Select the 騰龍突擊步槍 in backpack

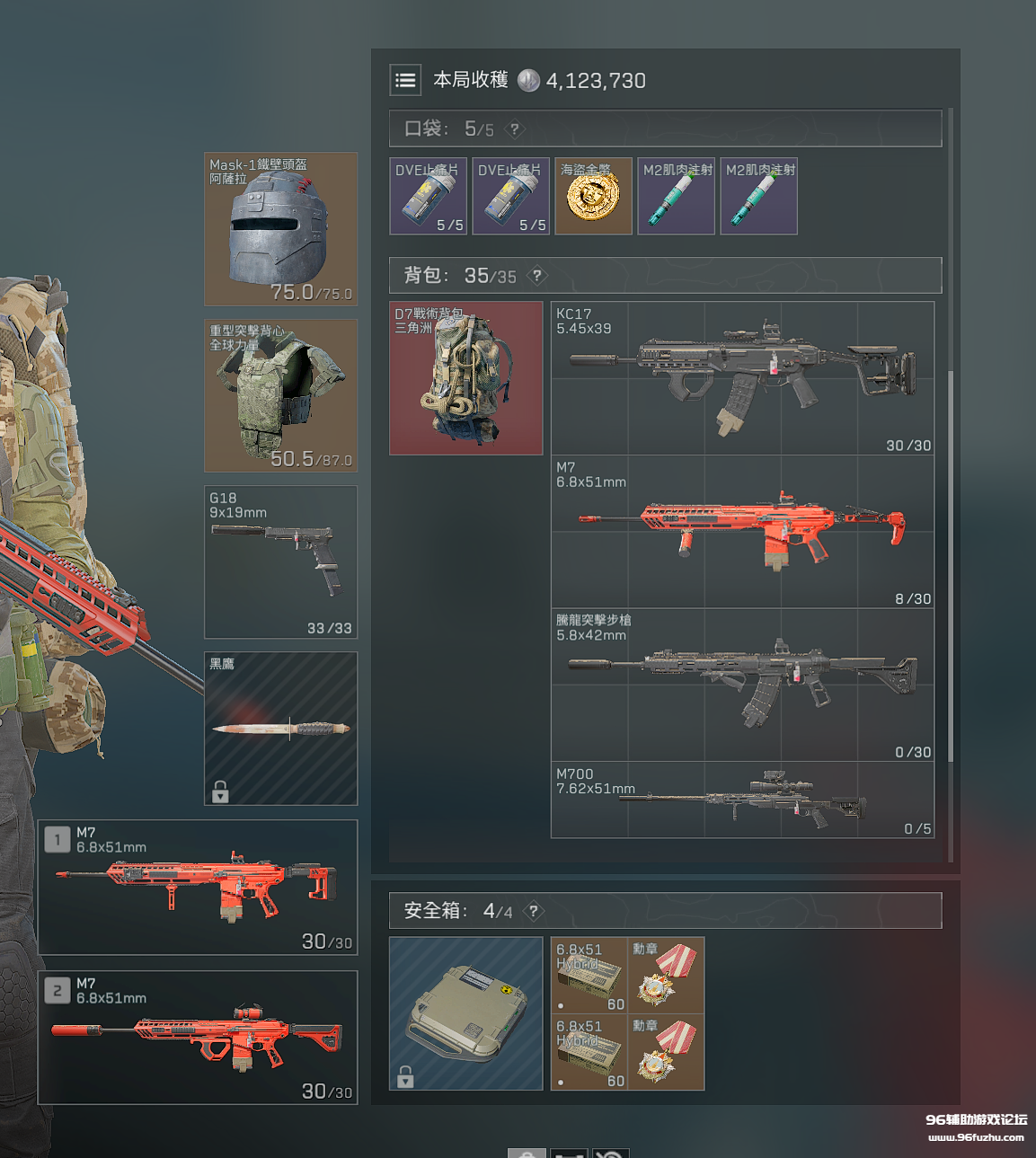(x=742, y=685)
